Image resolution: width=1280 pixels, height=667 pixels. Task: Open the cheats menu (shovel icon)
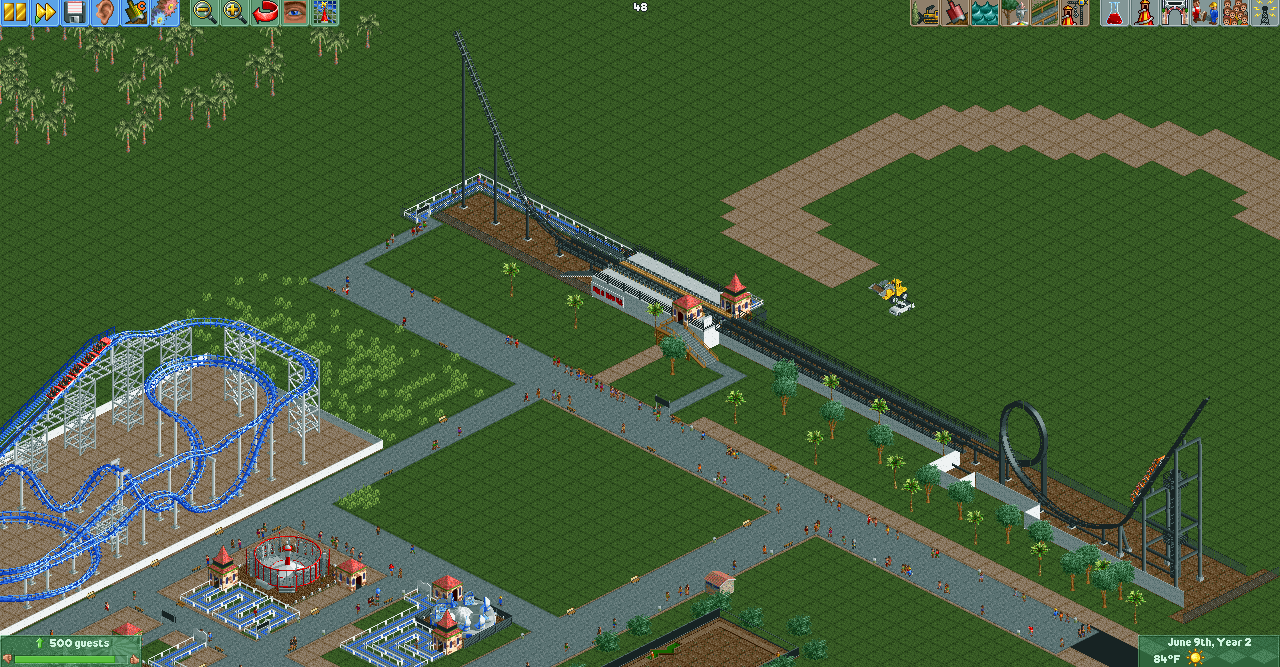pos(135,12)
